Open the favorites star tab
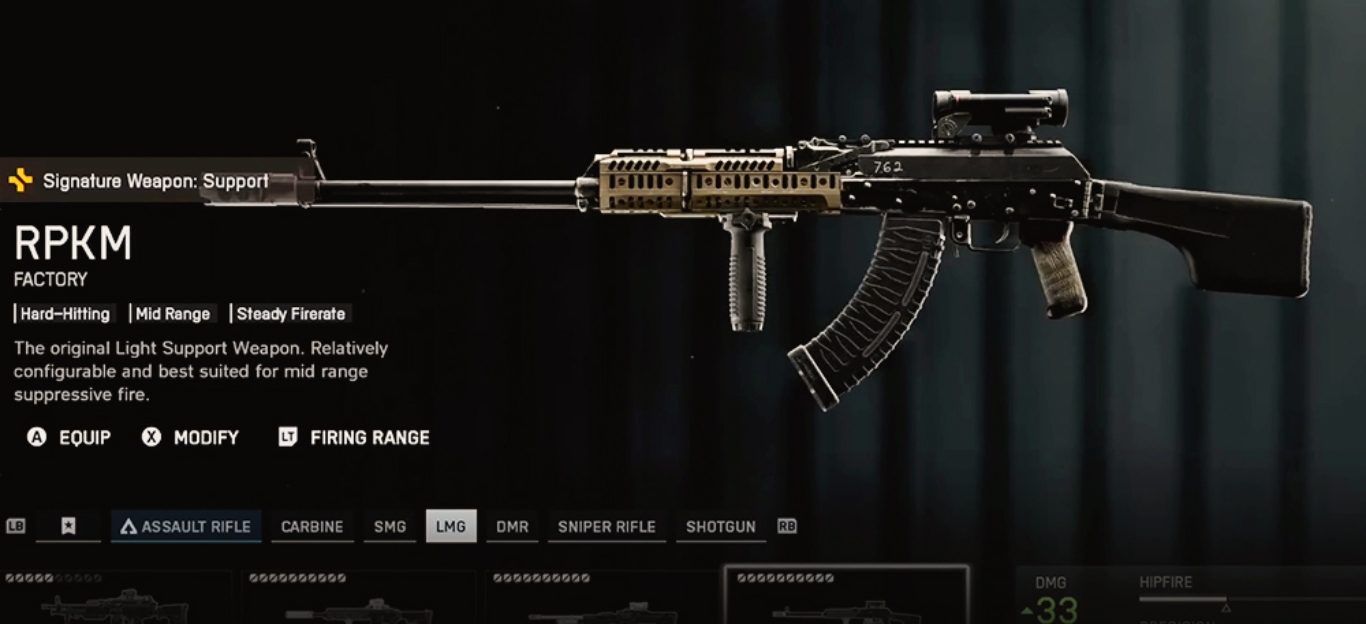1366x624 pixels. coord(68,526)
